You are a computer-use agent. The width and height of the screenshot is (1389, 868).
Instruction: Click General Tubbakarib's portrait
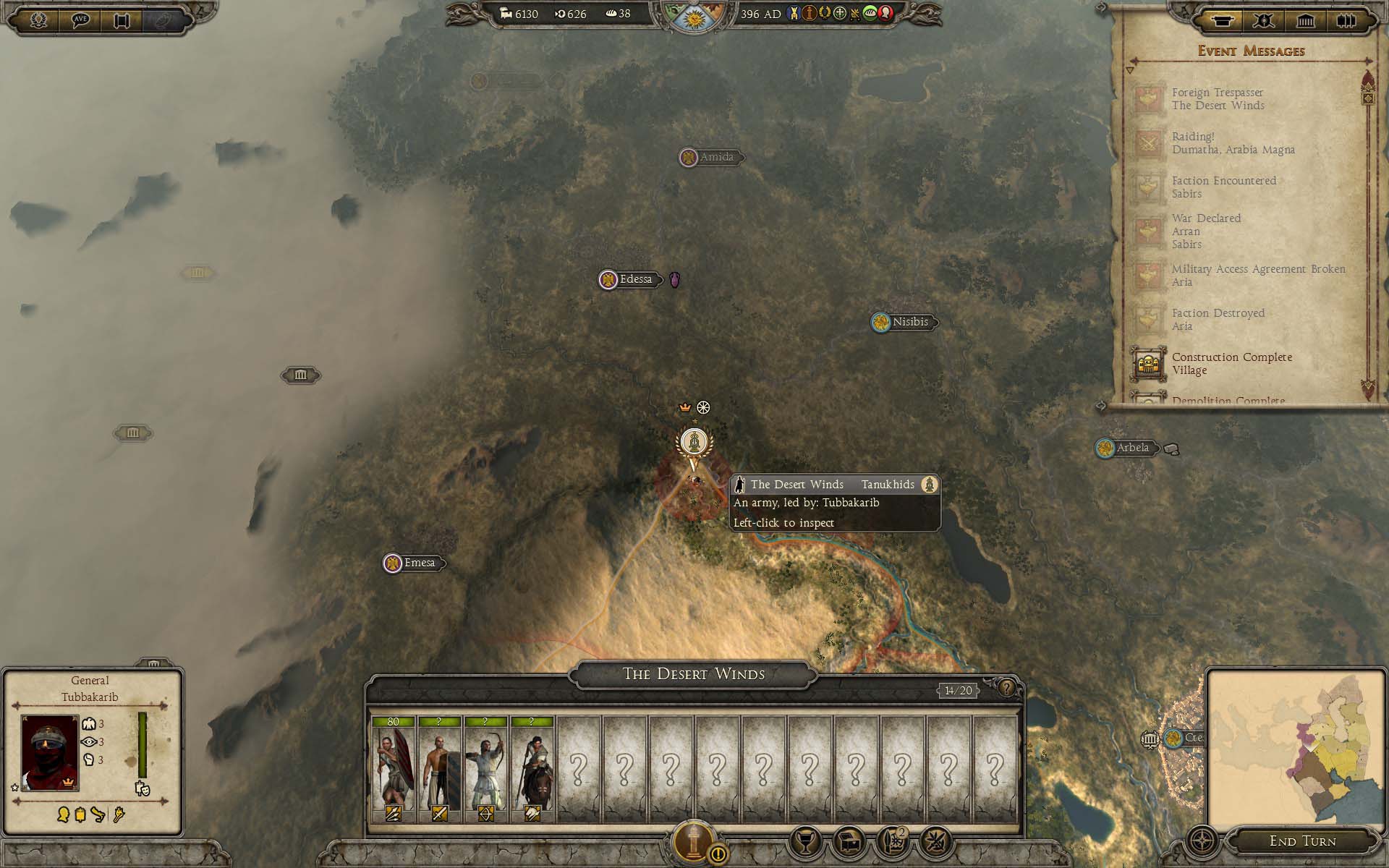pos(50,752)
